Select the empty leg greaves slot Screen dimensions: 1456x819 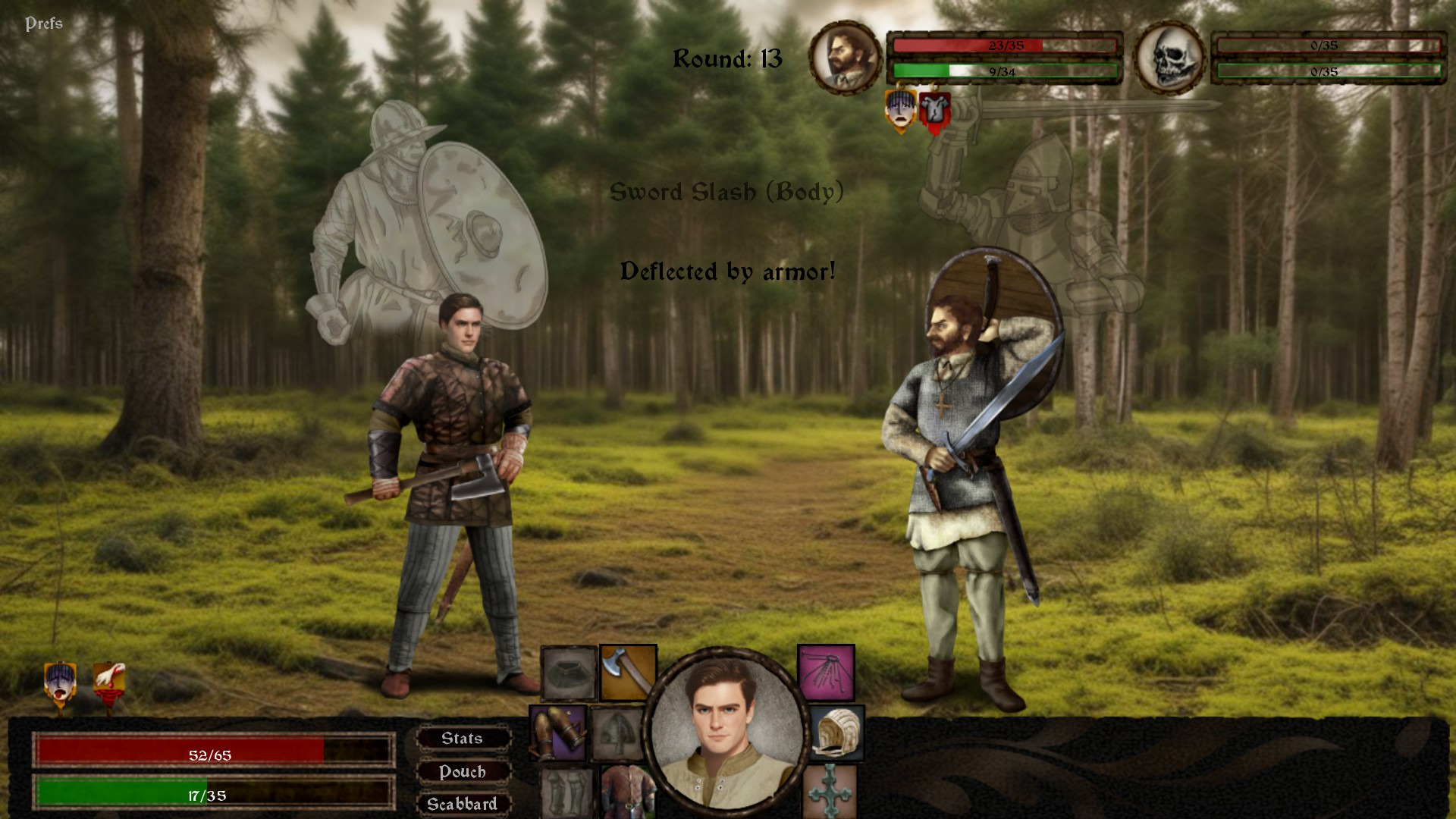pos(566,792)
